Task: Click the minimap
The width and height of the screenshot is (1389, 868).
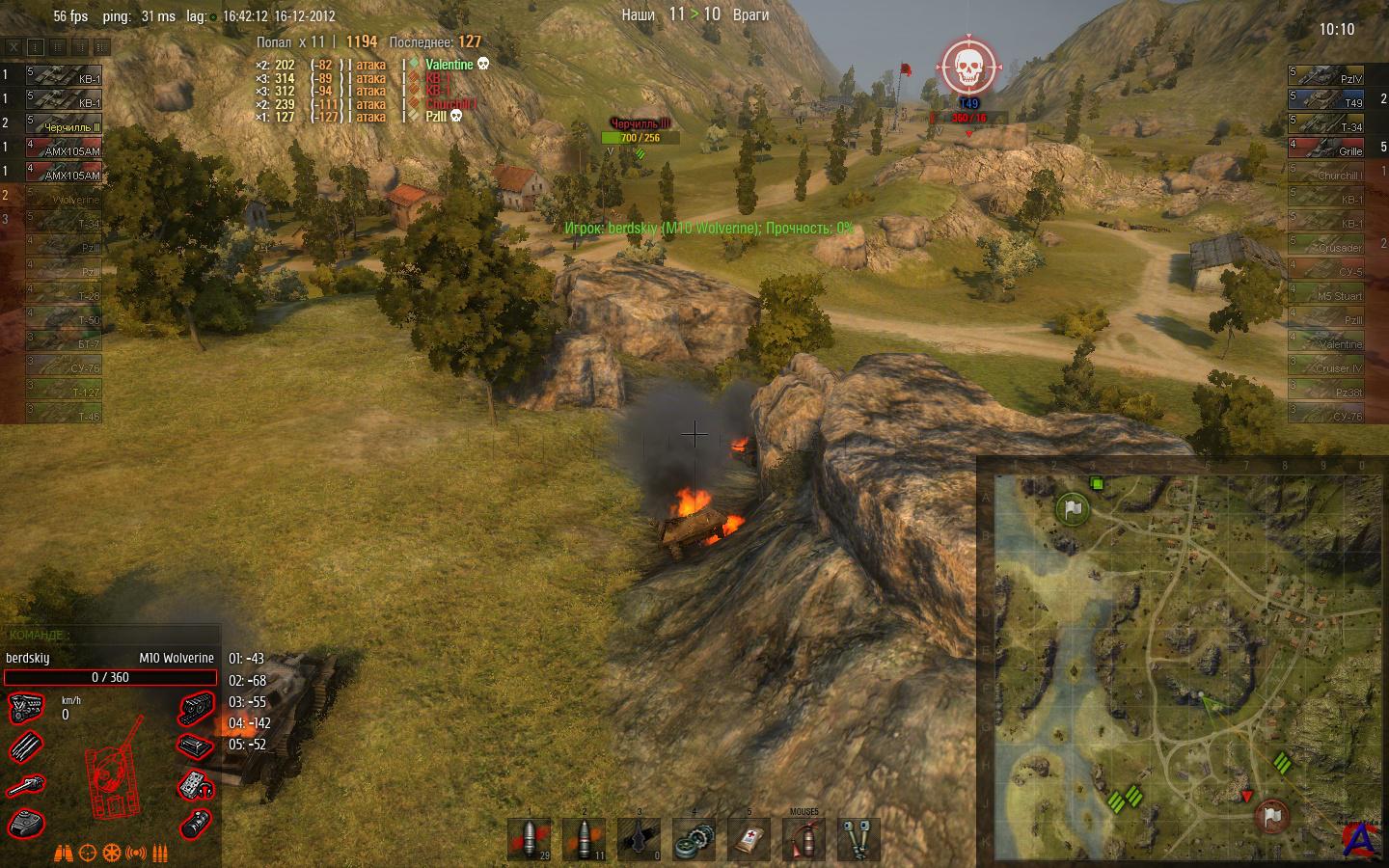Action: [1182, 664]
